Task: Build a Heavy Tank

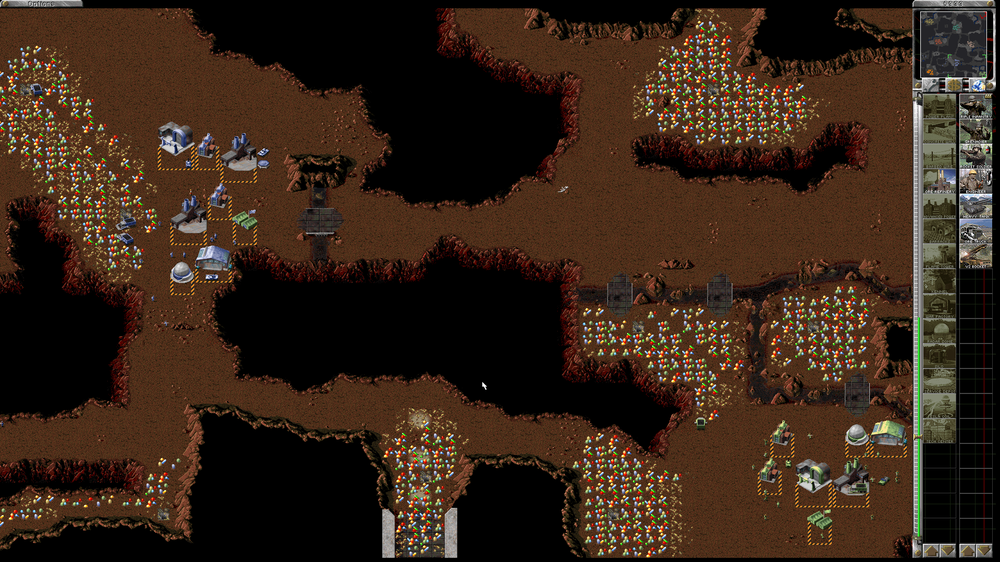Action: (976, 206)
